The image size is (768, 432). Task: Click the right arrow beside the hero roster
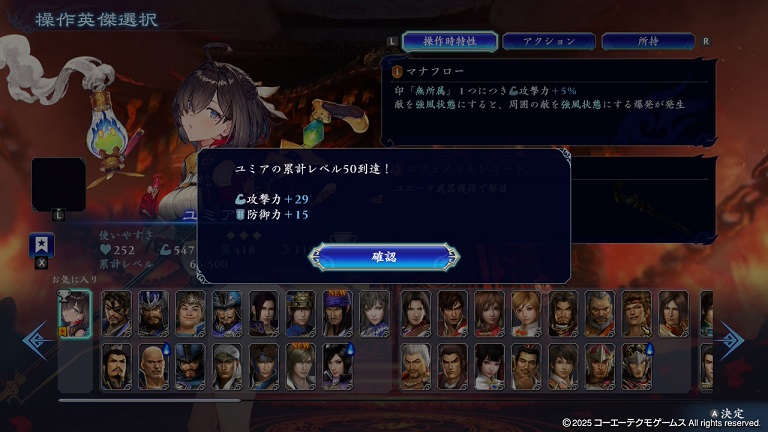pos(729,341)
